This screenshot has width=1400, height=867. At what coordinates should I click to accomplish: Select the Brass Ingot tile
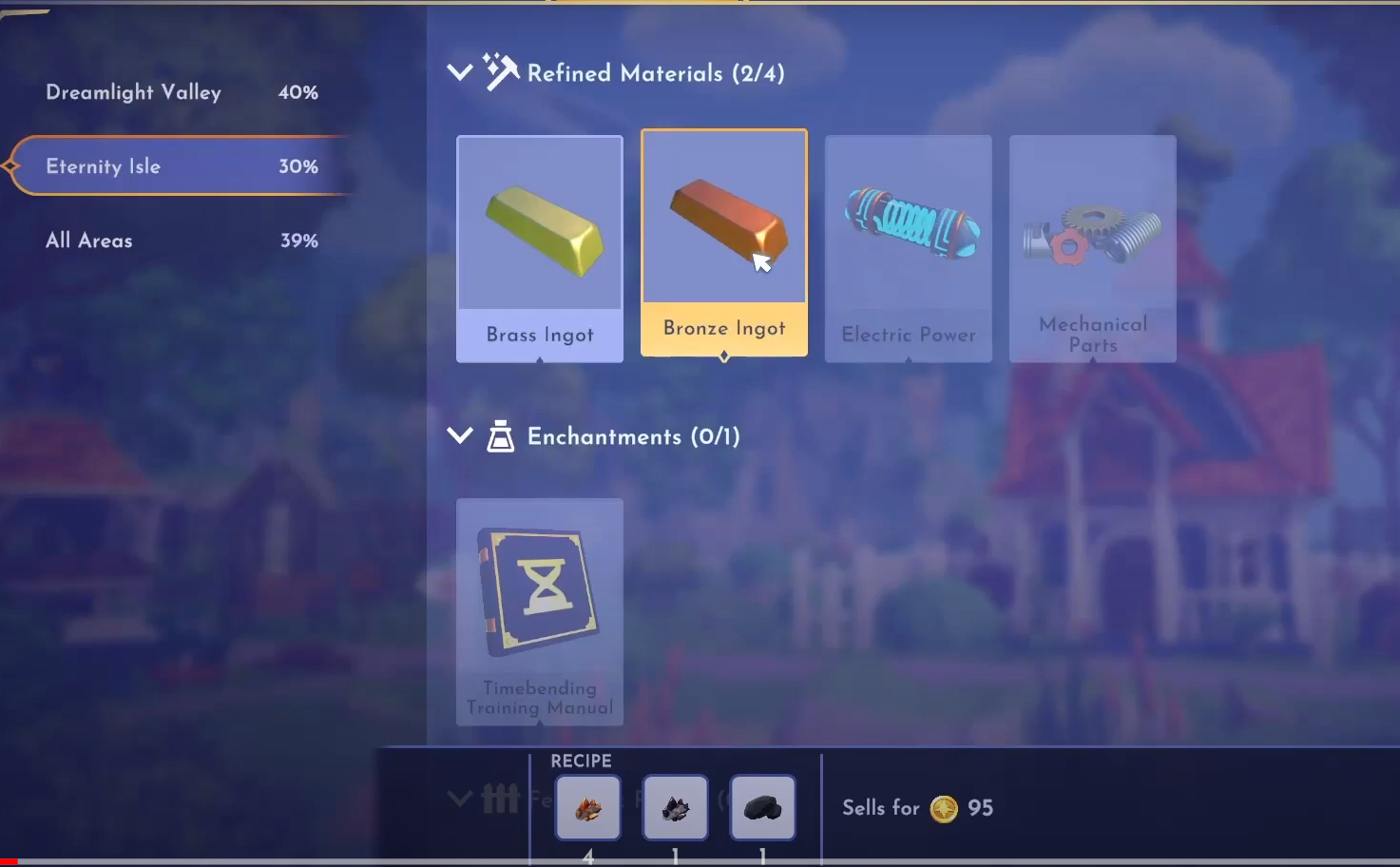click(540, 247)
